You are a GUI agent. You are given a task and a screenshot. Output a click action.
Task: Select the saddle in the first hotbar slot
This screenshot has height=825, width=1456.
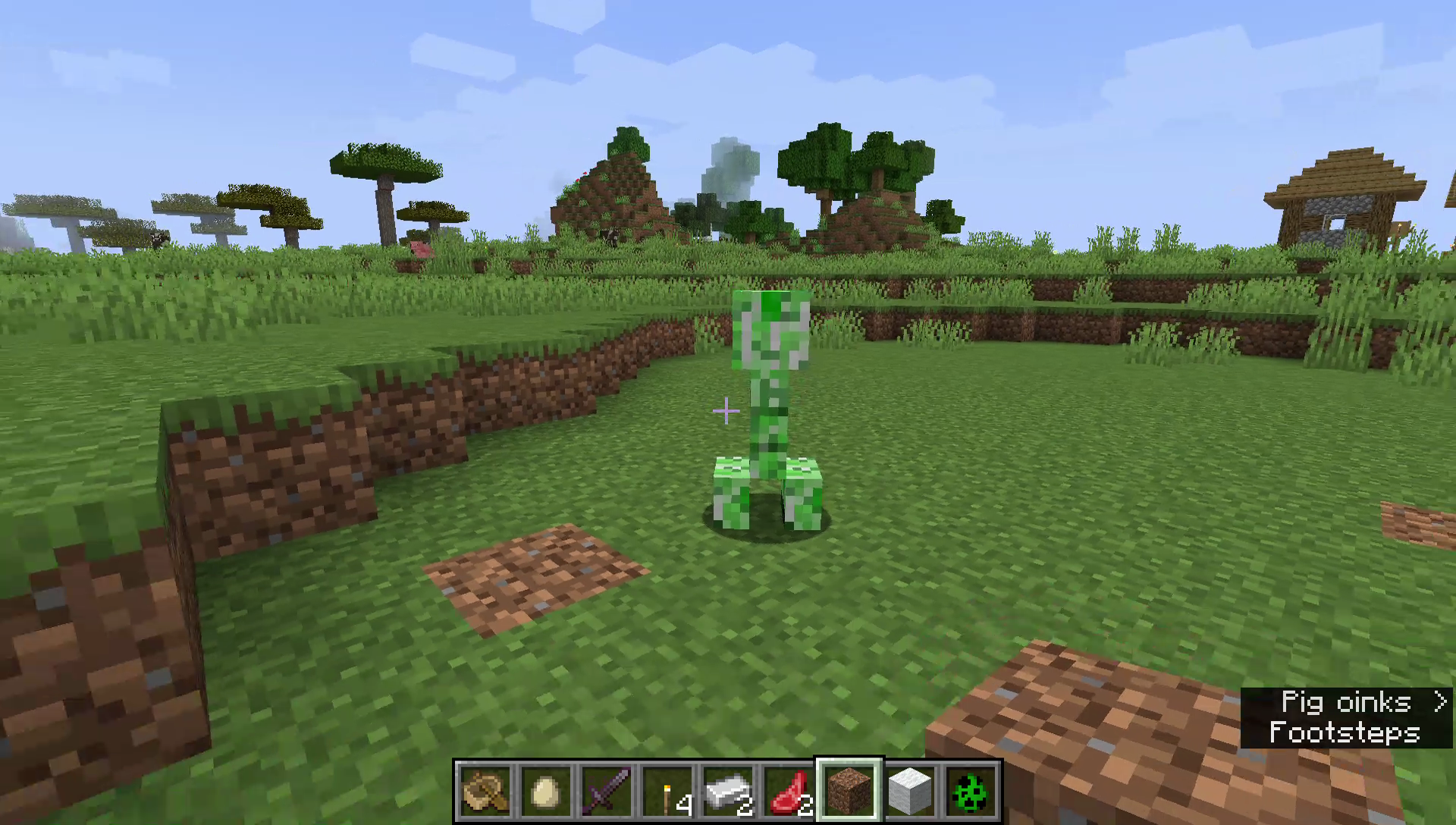coord(485,792)
